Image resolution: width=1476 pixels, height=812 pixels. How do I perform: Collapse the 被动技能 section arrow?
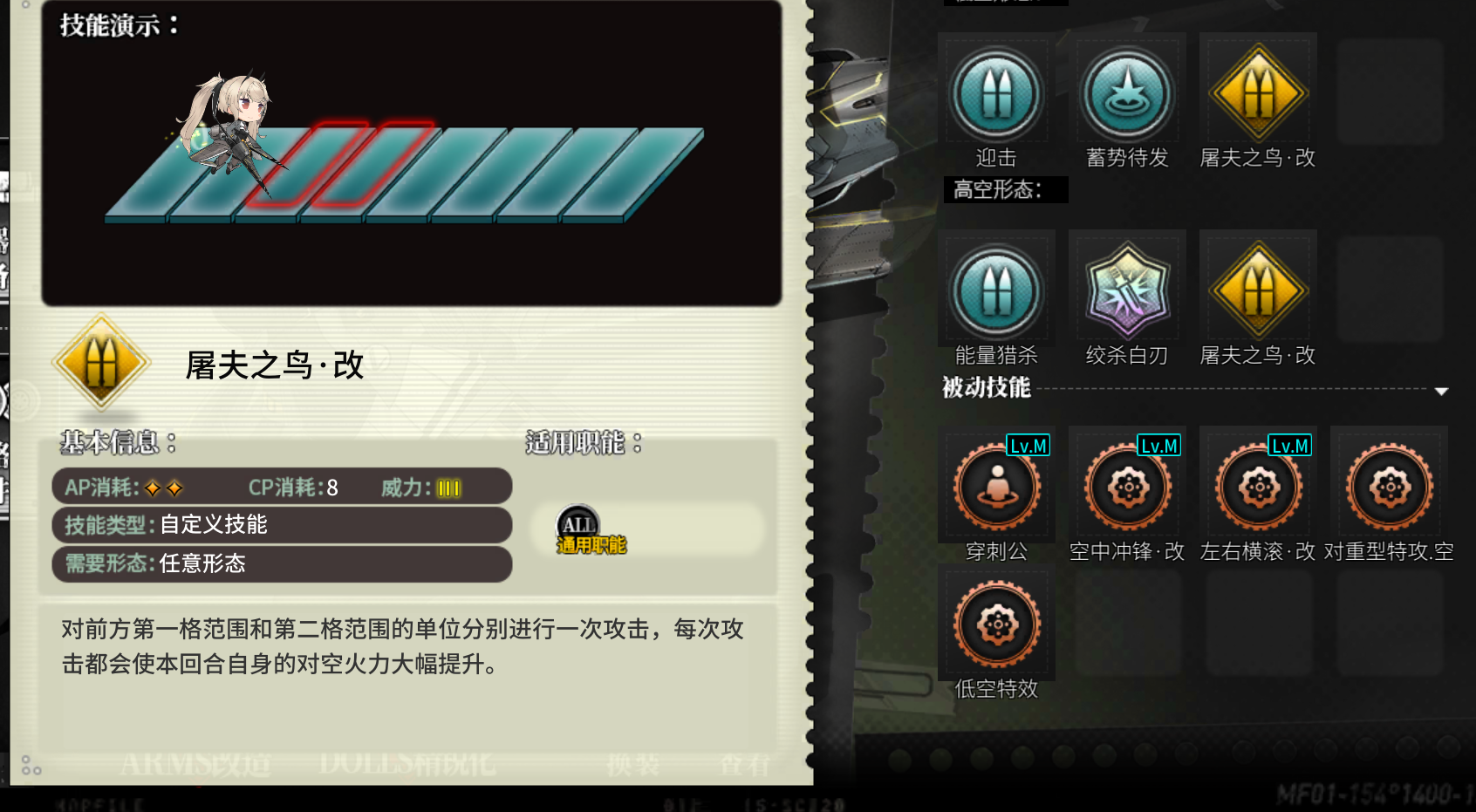point(1443,390)
